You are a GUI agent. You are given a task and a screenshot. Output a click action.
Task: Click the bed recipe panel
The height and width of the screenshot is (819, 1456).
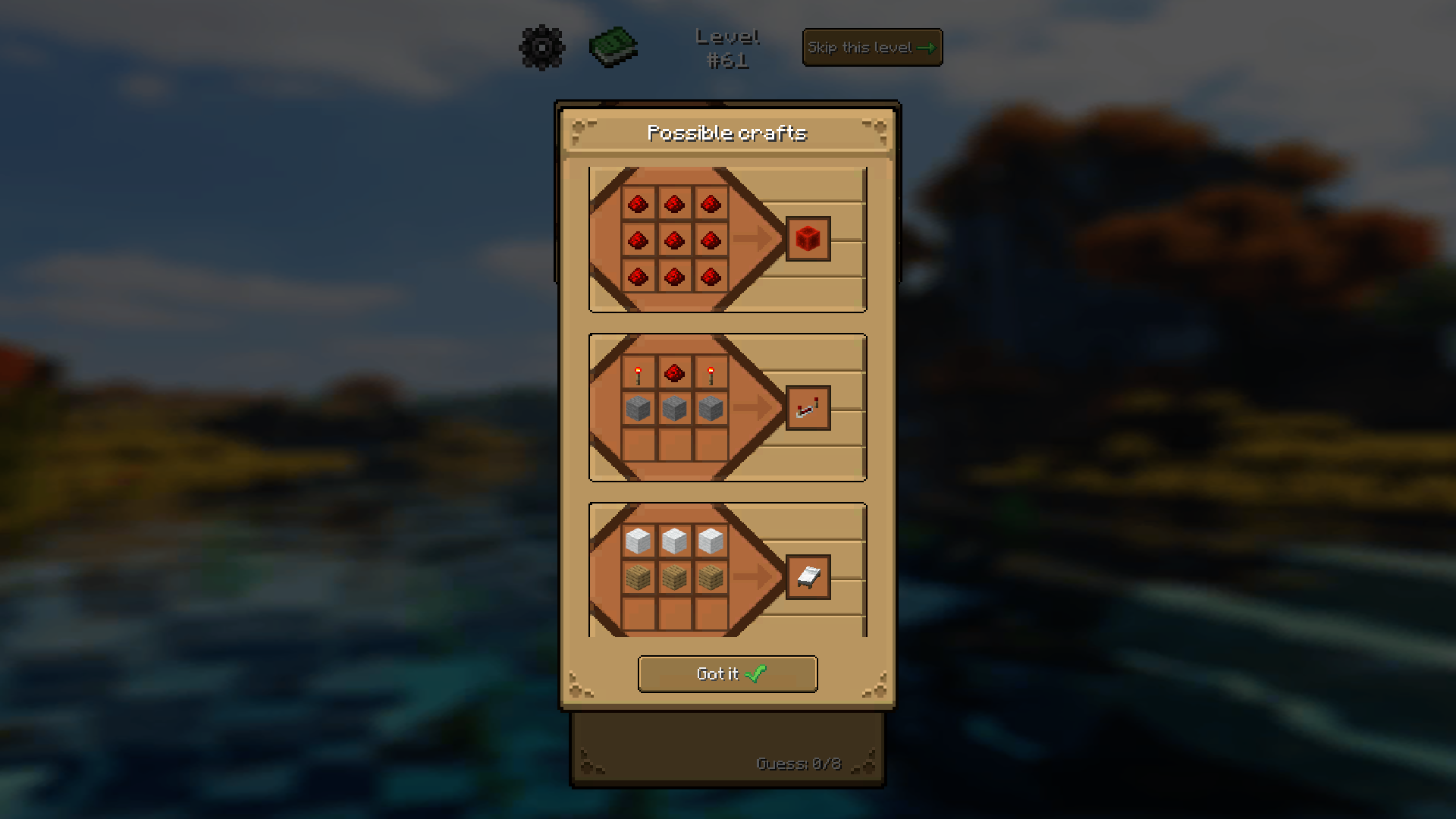(726, 569)
